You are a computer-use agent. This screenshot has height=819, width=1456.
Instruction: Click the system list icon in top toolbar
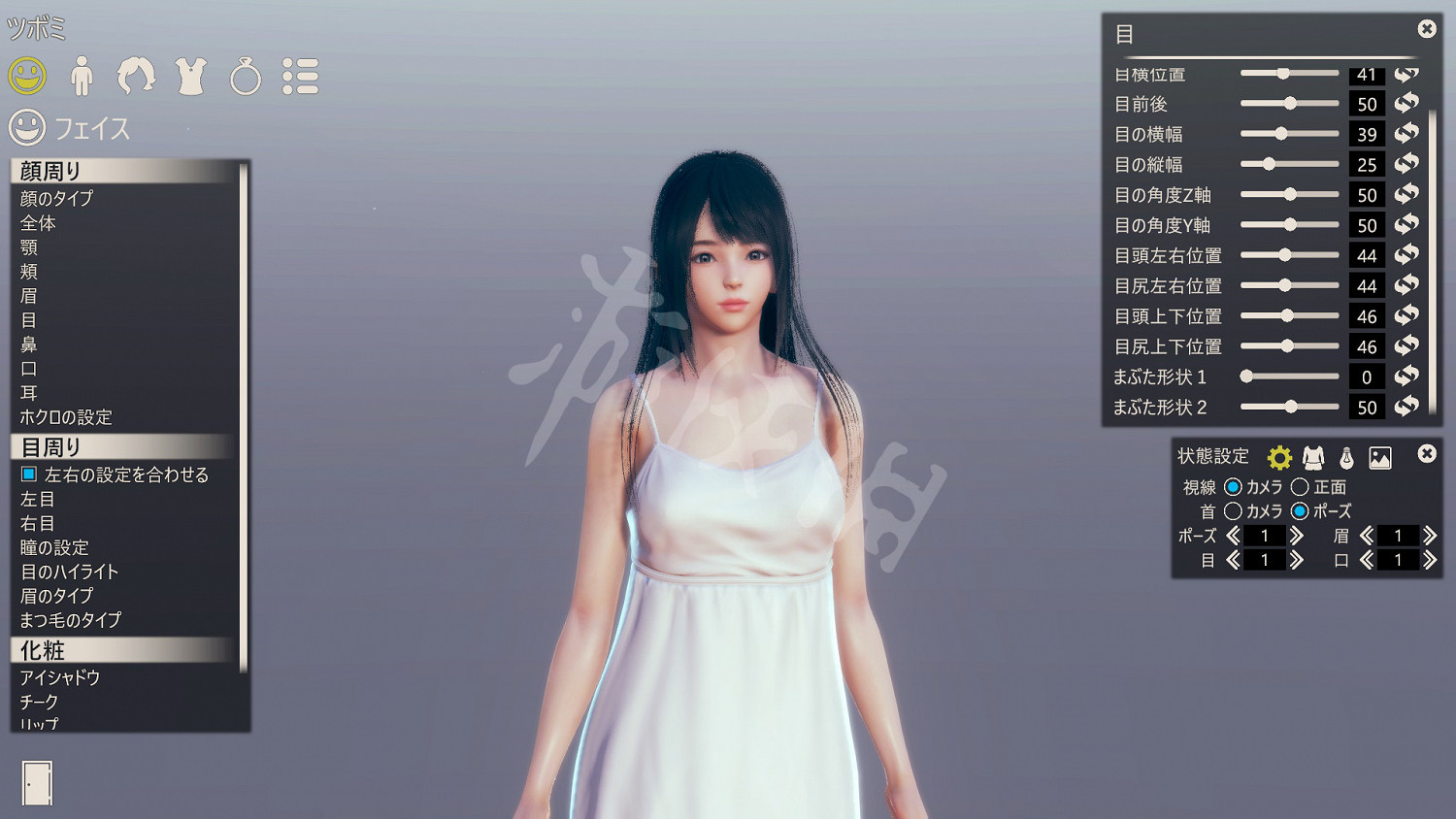(302, 75)
